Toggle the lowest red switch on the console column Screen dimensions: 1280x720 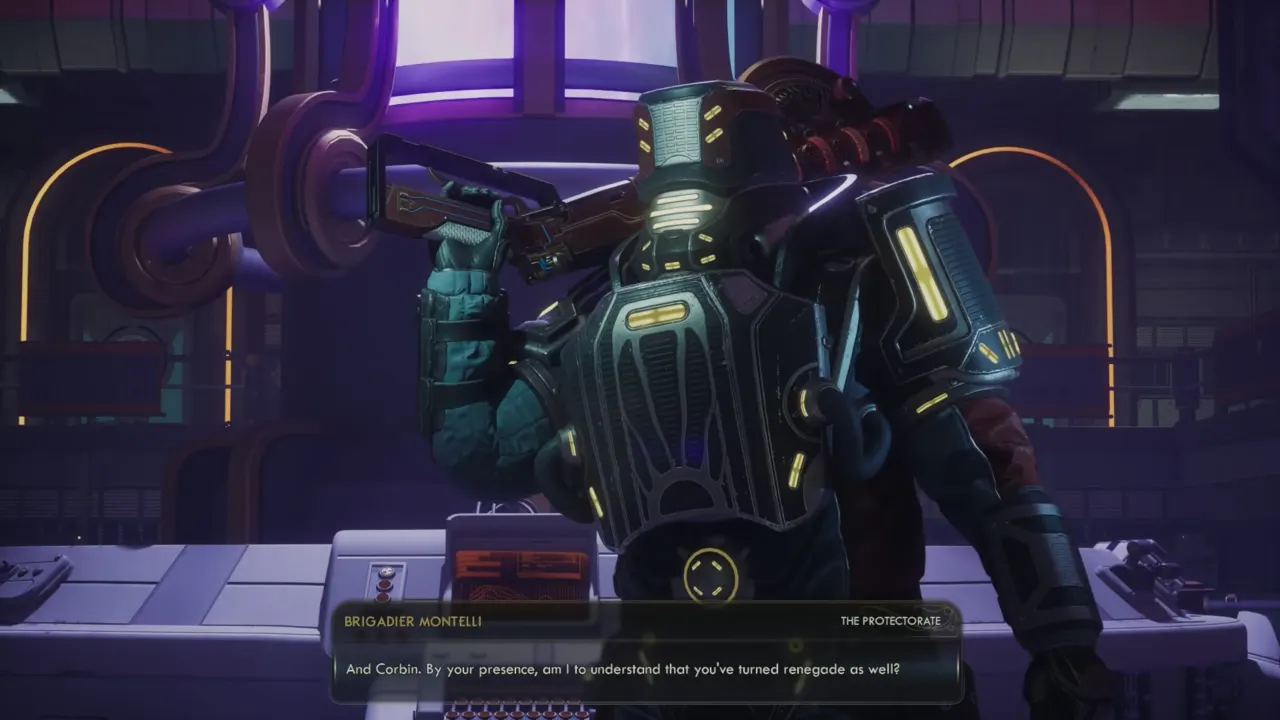point(383,597)
